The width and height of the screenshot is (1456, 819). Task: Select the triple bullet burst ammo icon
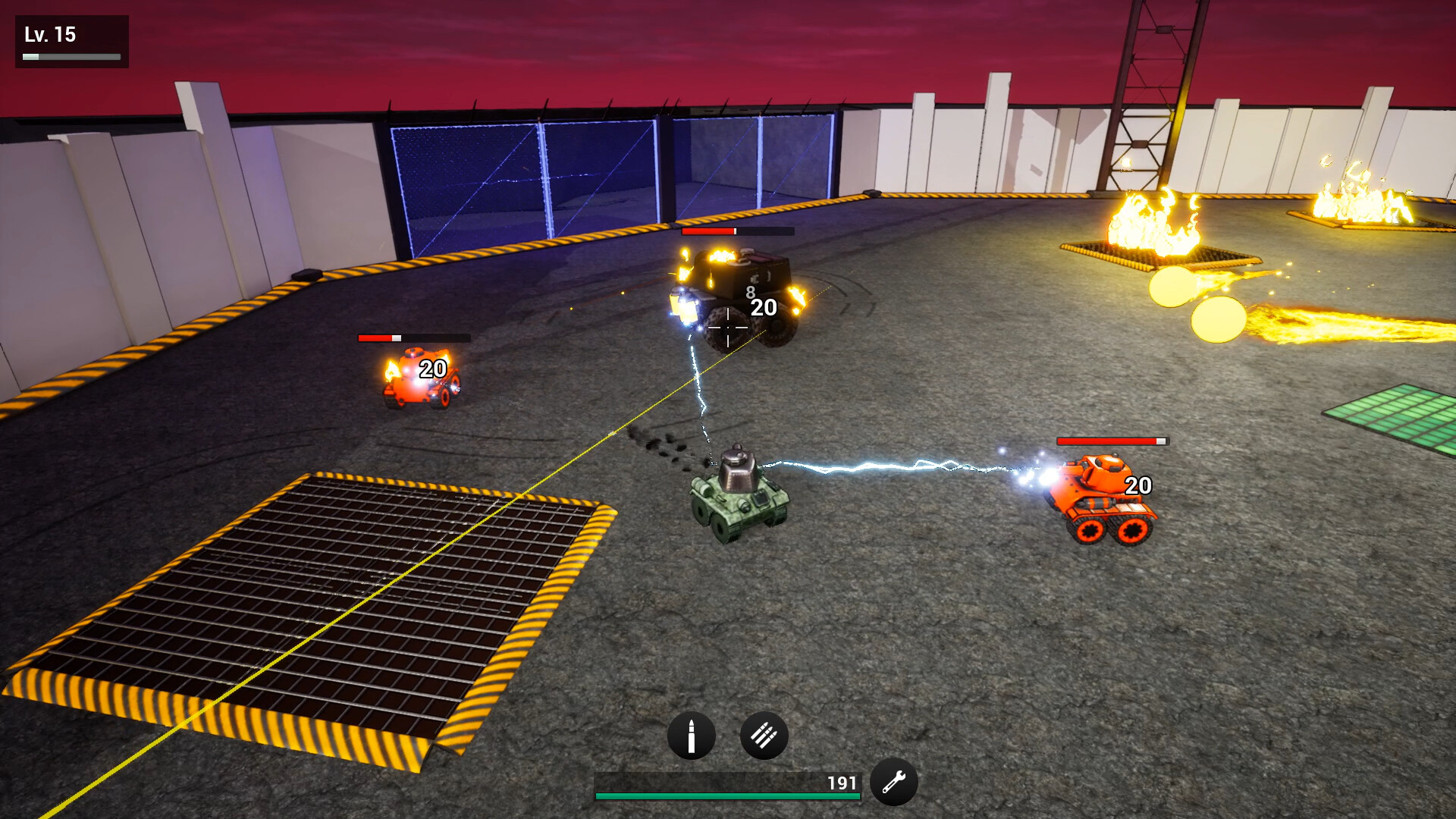(764, 733)
